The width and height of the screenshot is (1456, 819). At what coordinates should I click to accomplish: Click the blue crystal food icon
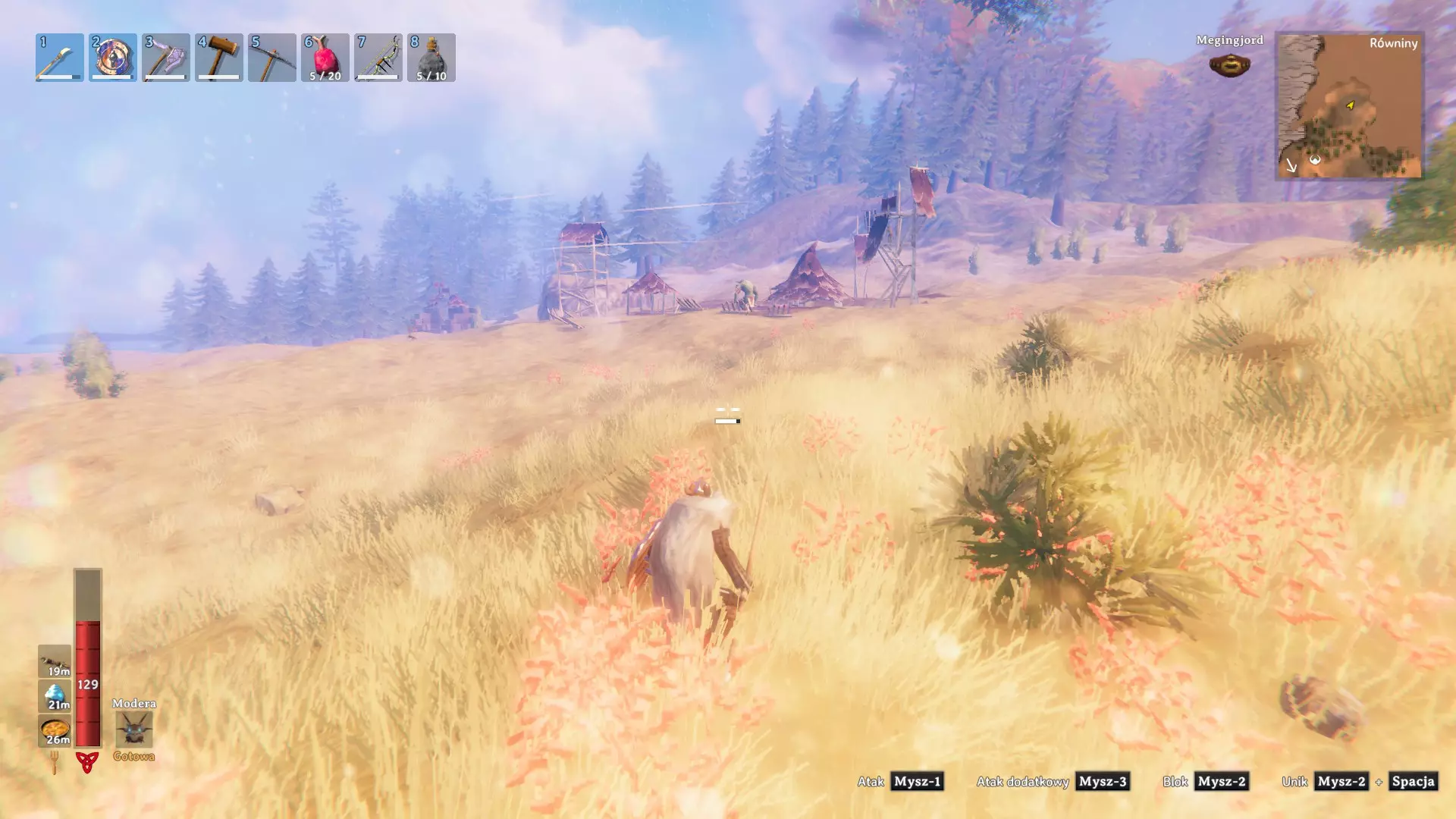pos(55,696)
